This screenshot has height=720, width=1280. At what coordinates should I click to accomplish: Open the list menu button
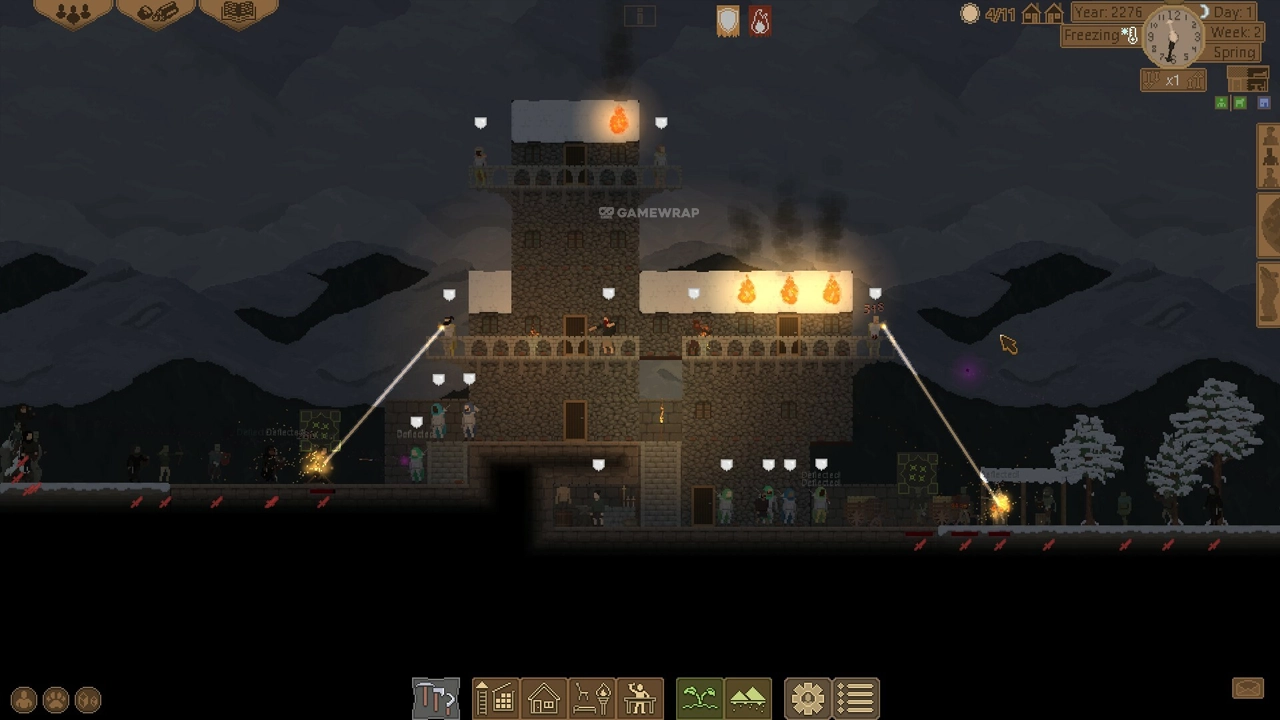856,698
